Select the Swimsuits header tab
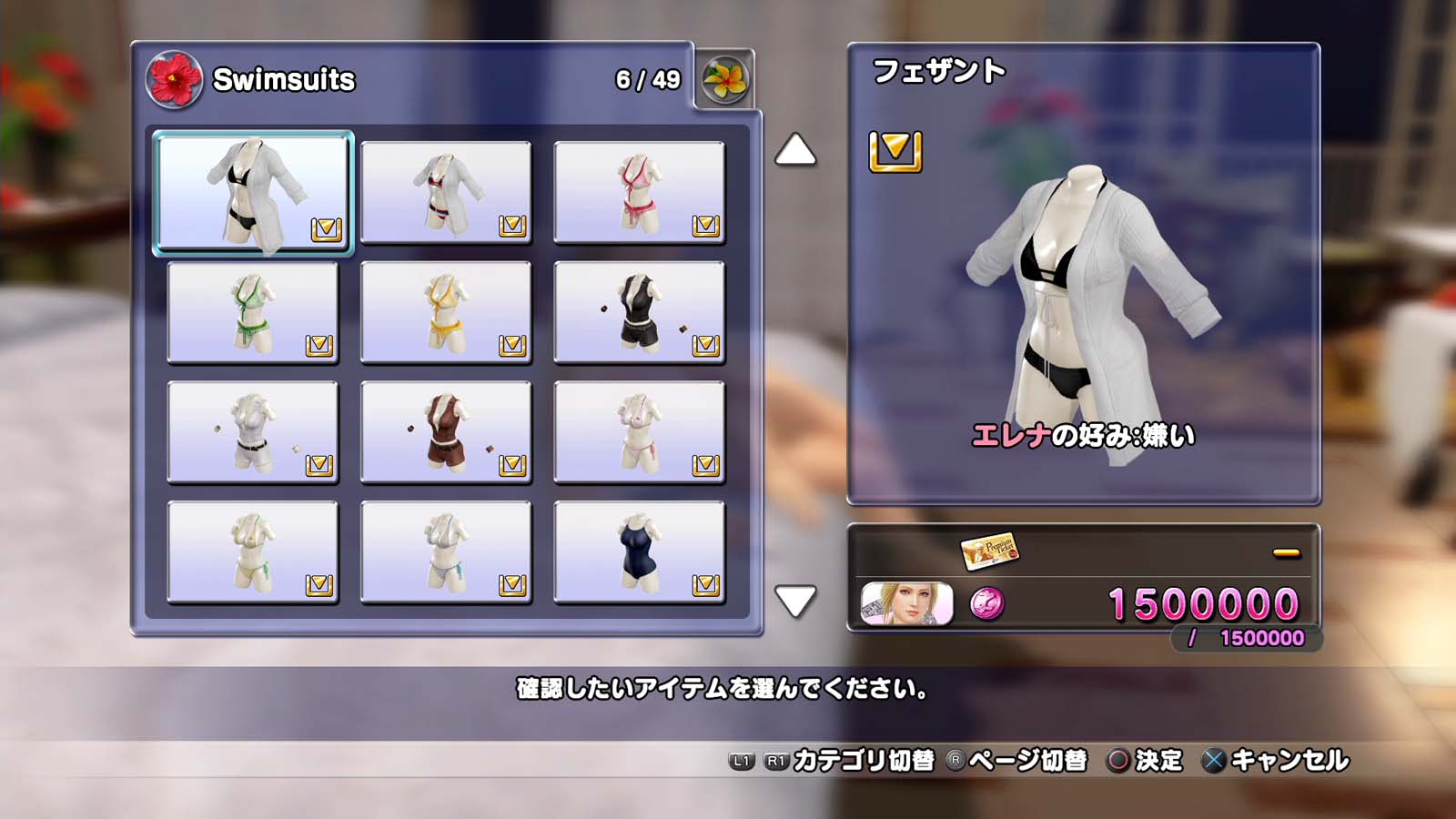The image size is (1456, 819). click(x=282, y=80)
